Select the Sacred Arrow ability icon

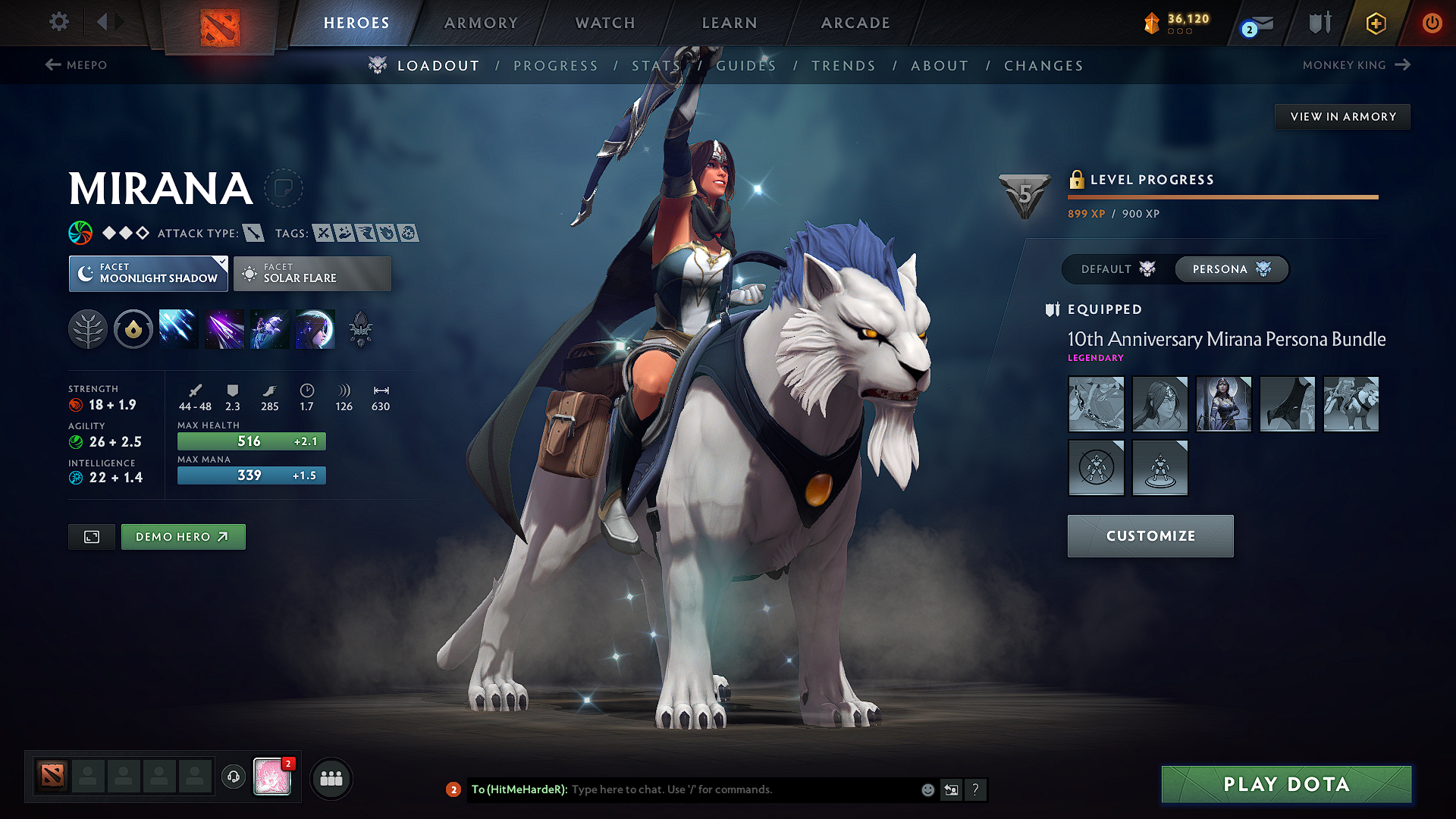point(224,328)
